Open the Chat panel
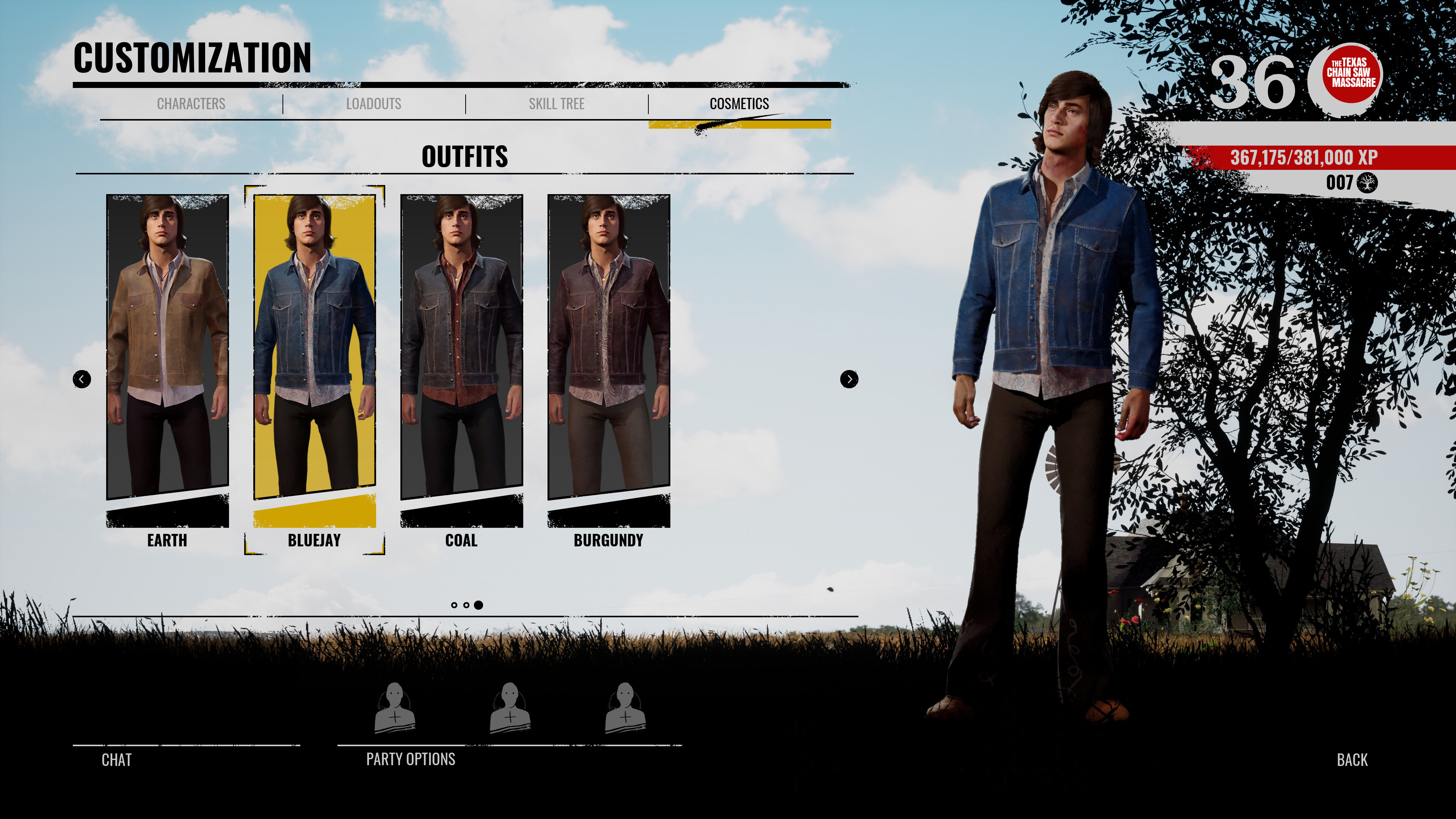 click(x=116, y=759)
